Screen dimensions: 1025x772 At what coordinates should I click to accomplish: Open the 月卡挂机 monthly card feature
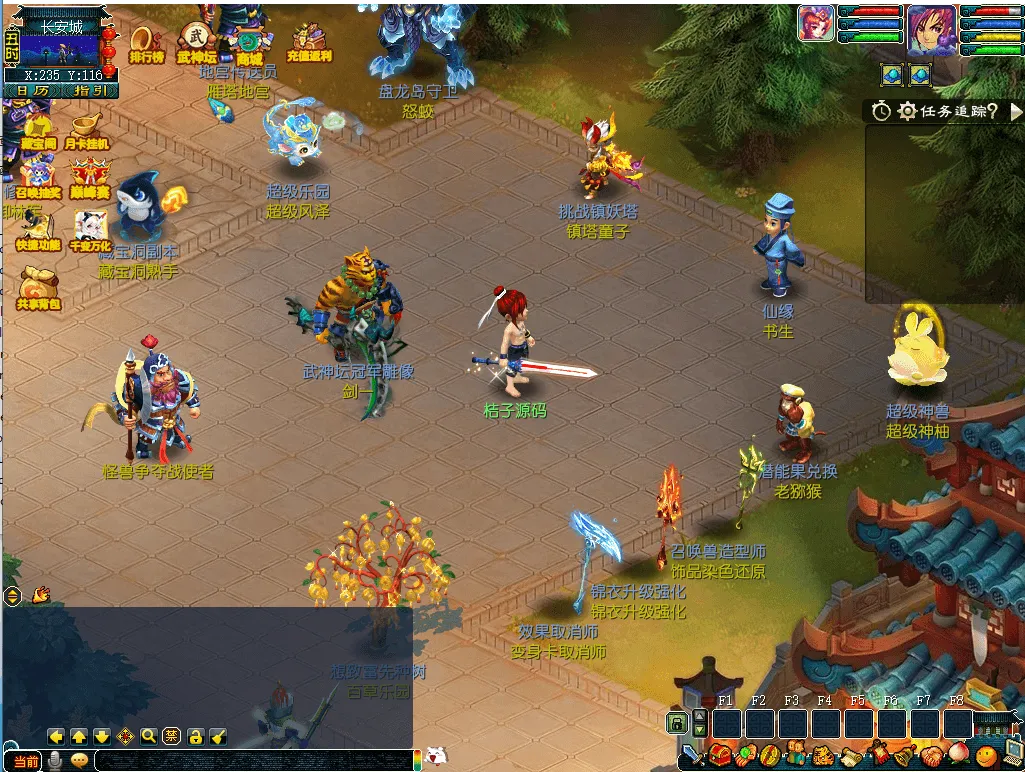(x=86, y=130)
